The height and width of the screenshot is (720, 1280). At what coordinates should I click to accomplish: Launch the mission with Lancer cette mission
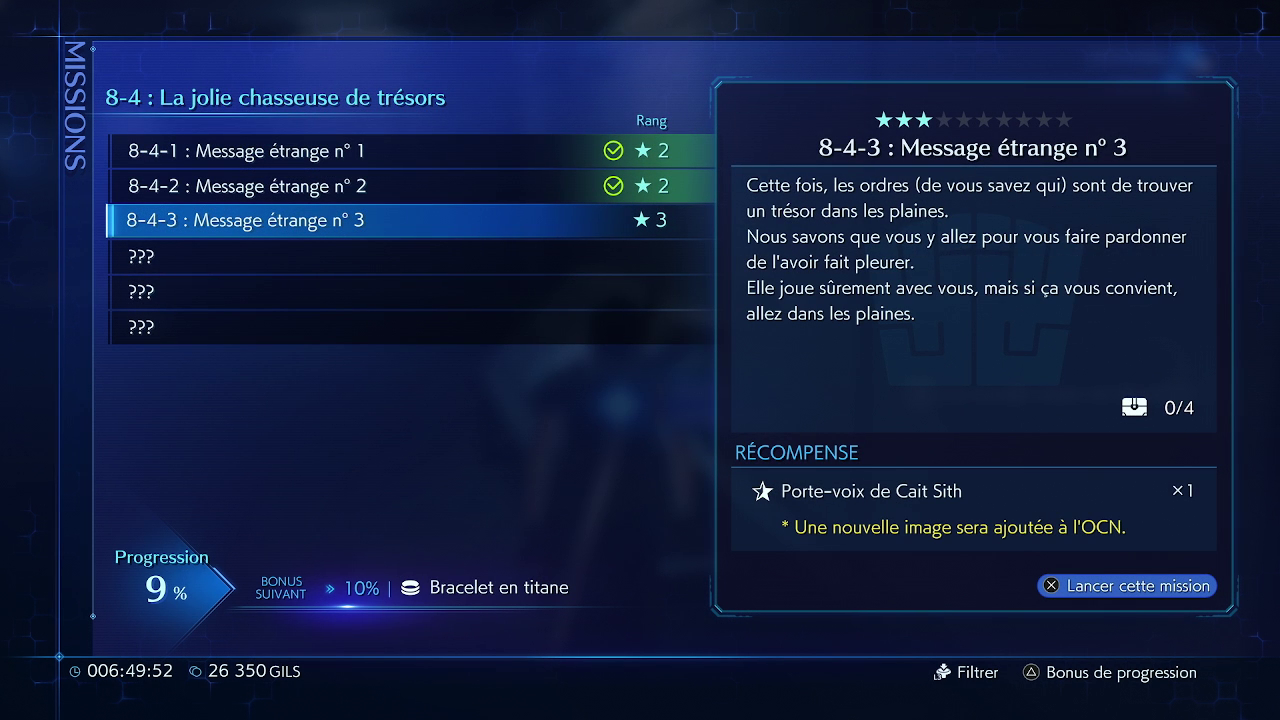coord(1127,586)
